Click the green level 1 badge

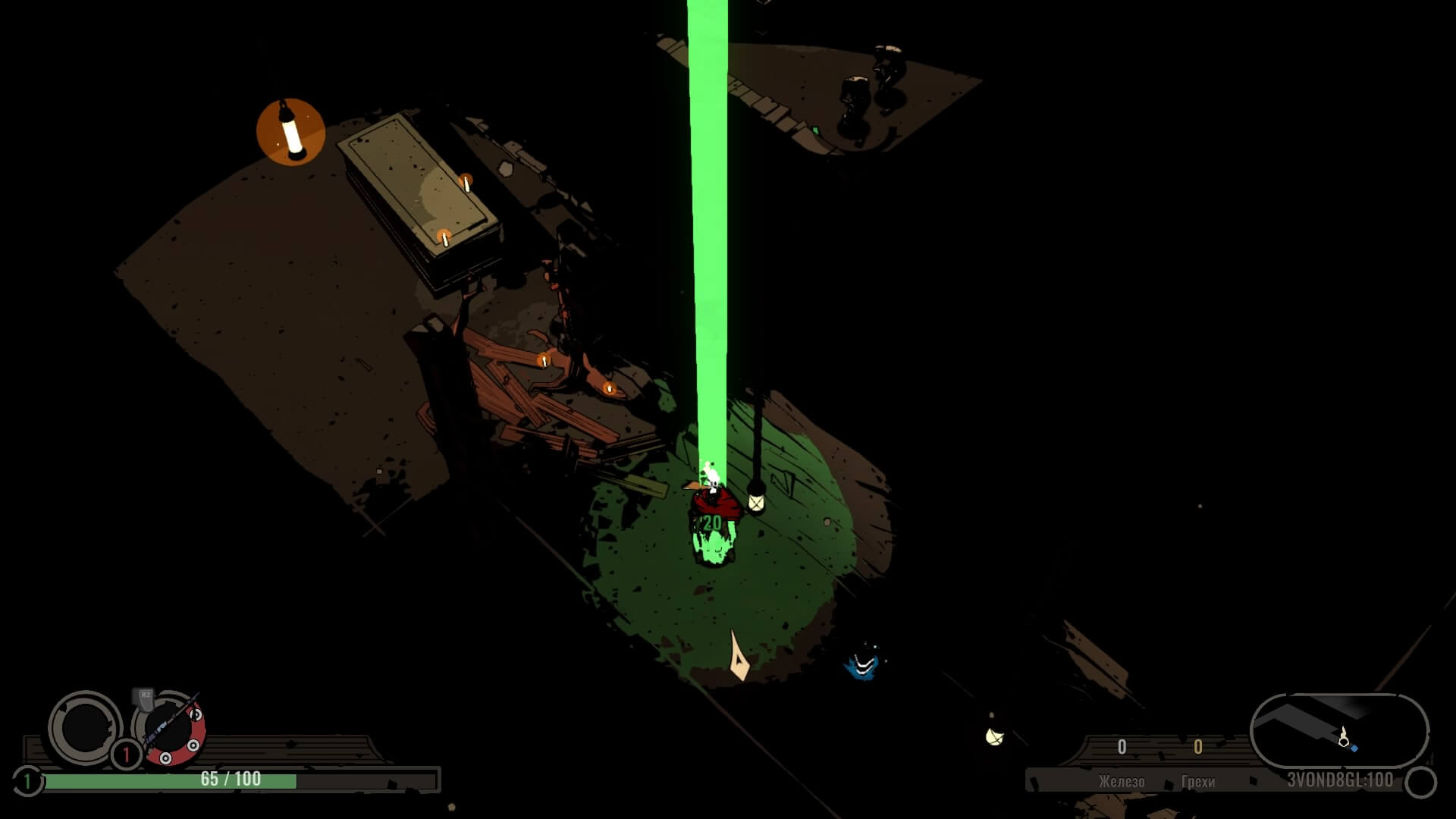[x=27, y=780]
